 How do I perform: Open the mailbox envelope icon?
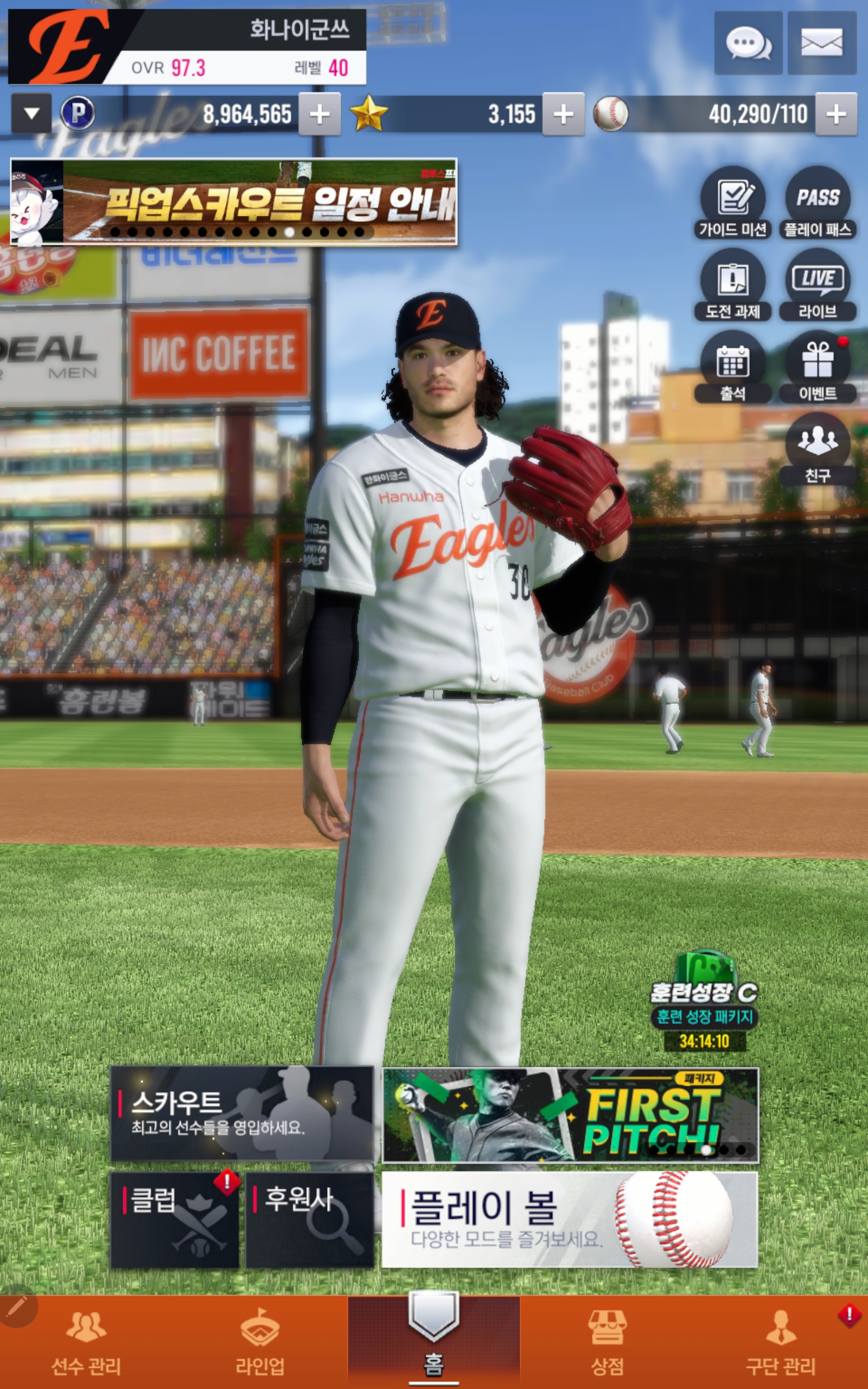(x=821, y=43)
